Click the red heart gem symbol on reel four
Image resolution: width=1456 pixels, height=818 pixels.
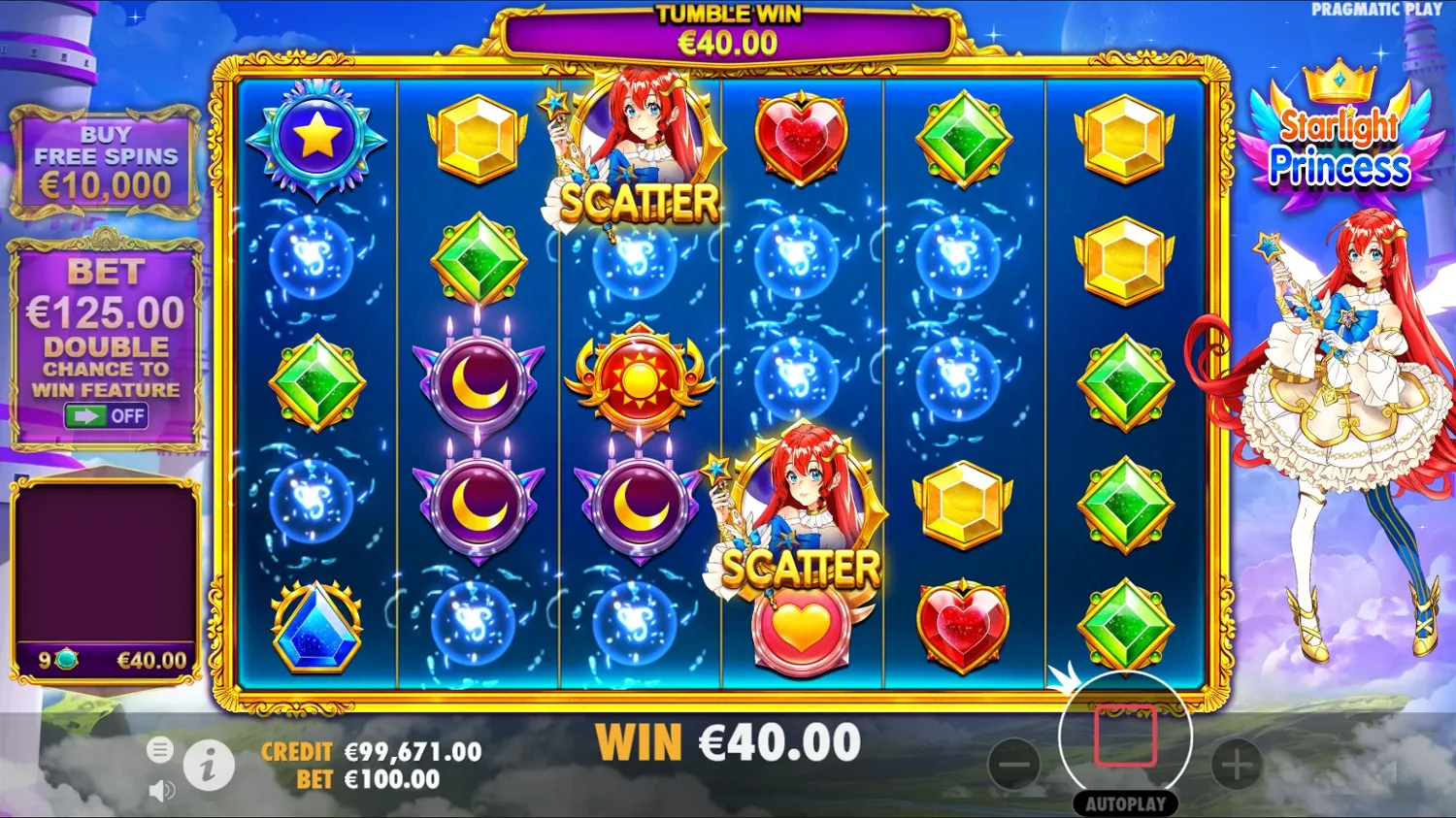click(801, 139)
